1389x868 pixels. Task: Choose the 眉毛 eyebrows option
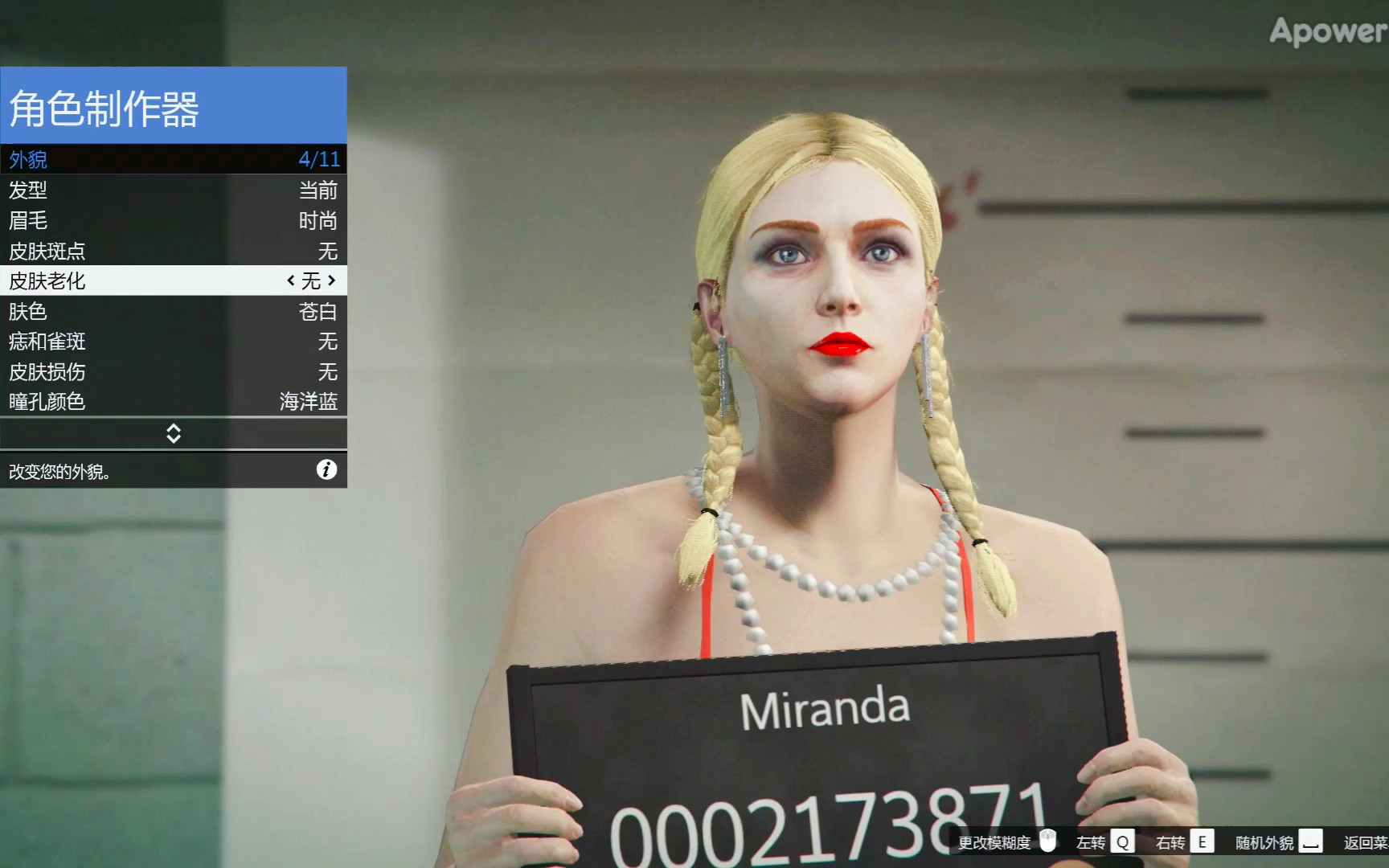point(173,220)
